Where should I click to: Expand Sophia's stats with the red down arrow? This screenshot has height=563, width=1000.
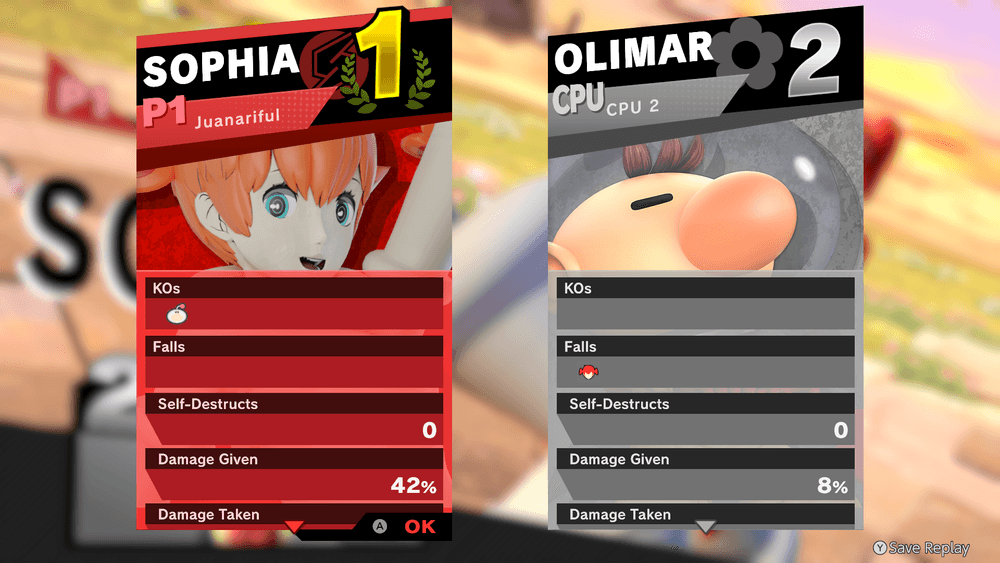[x=293, y=526]
